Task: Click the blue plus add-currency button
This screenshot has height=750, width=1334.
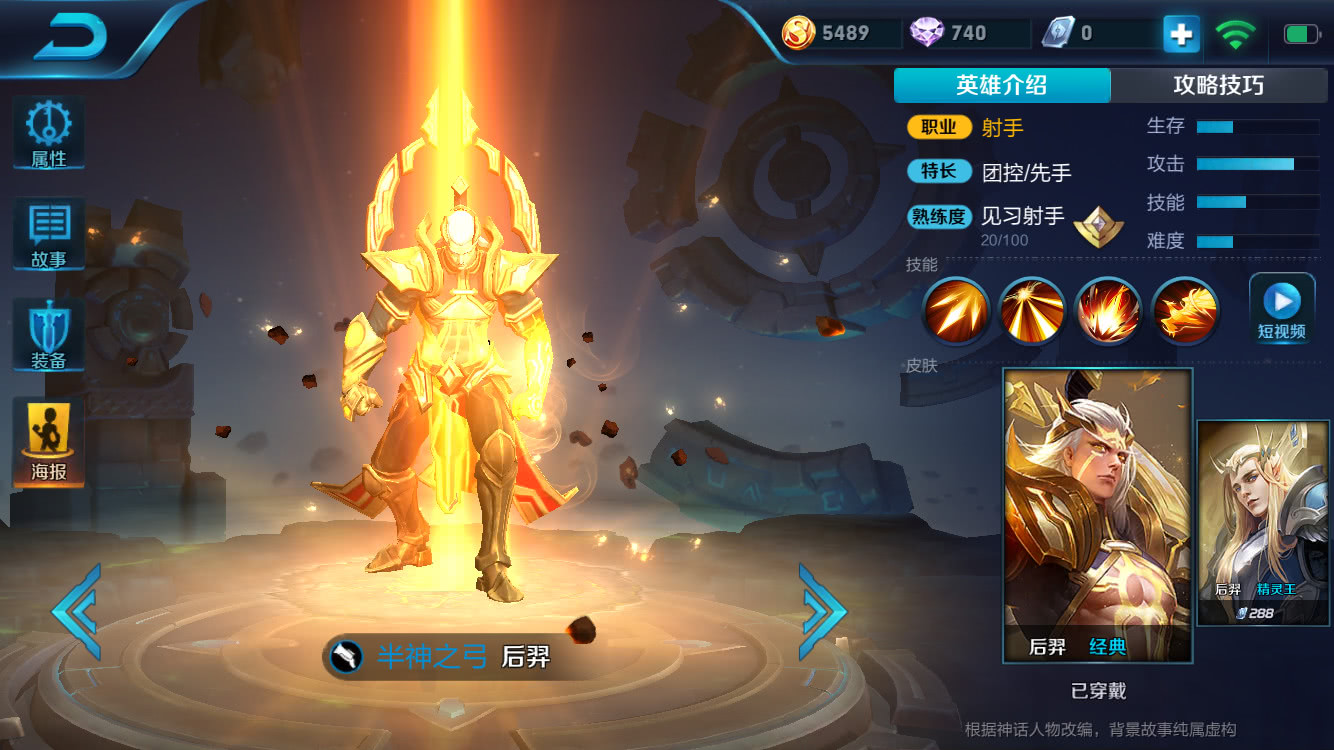Action: click(x=1181, y=34)
